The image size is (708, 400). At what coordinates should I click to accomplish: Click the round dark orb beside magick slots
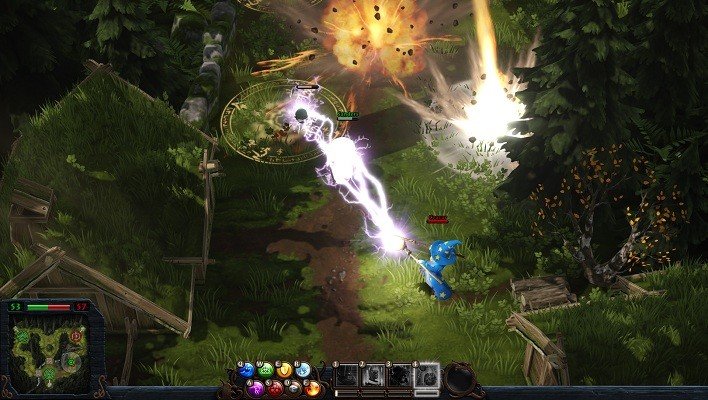coord(461,378)
